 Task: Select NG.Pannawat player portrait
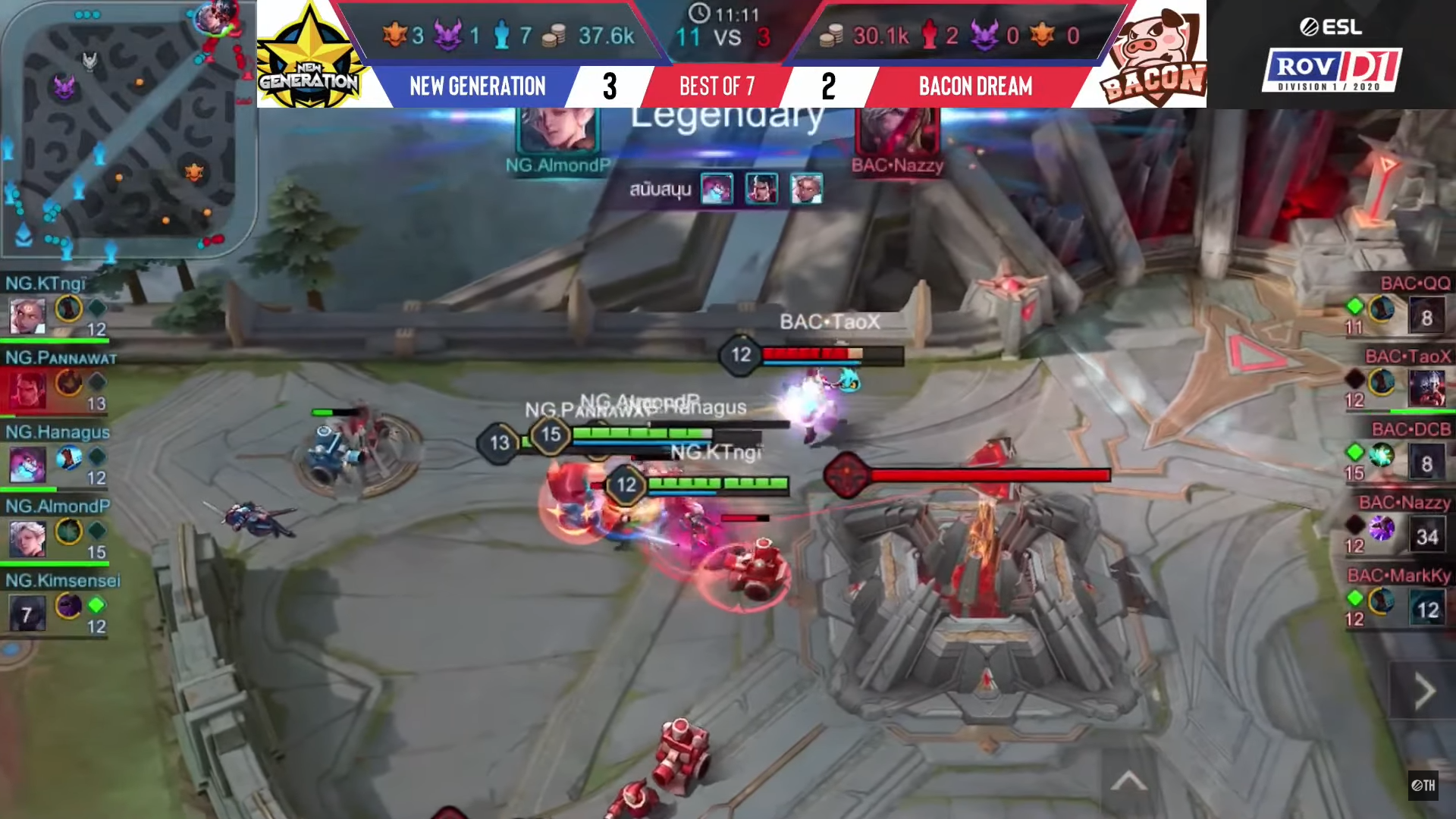point(27,389)
